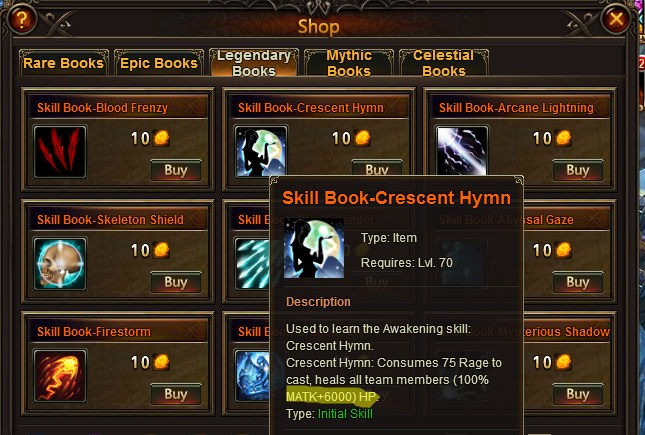Buy Skill Book-Firestorm
Image resolution: width=645 pixels, height=435 pixels.
click(x=176, y=394)
